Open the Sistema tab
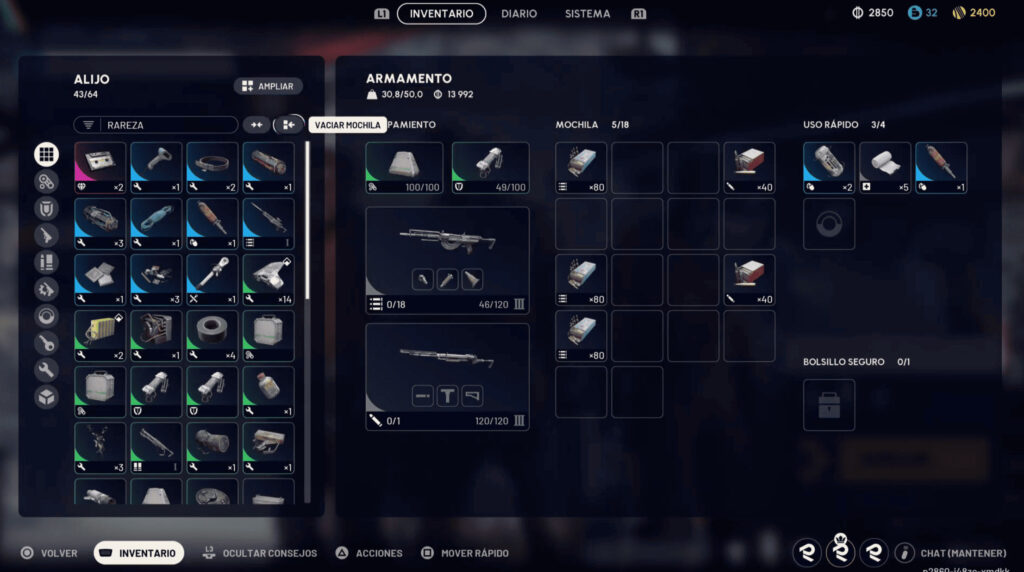The image size is (1024, 572). [x=587, y=14]
